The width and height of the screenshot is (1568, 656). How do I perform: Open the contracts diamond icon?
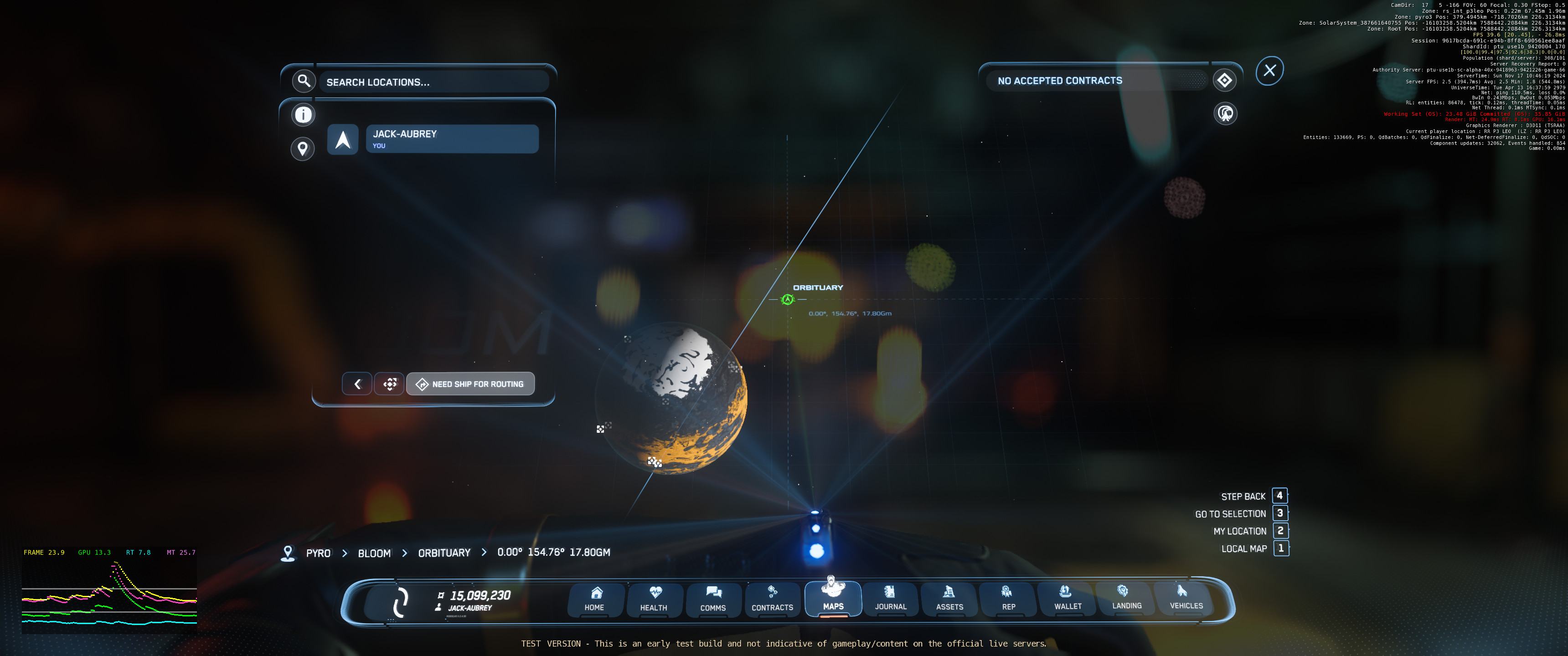(1224, 80)
